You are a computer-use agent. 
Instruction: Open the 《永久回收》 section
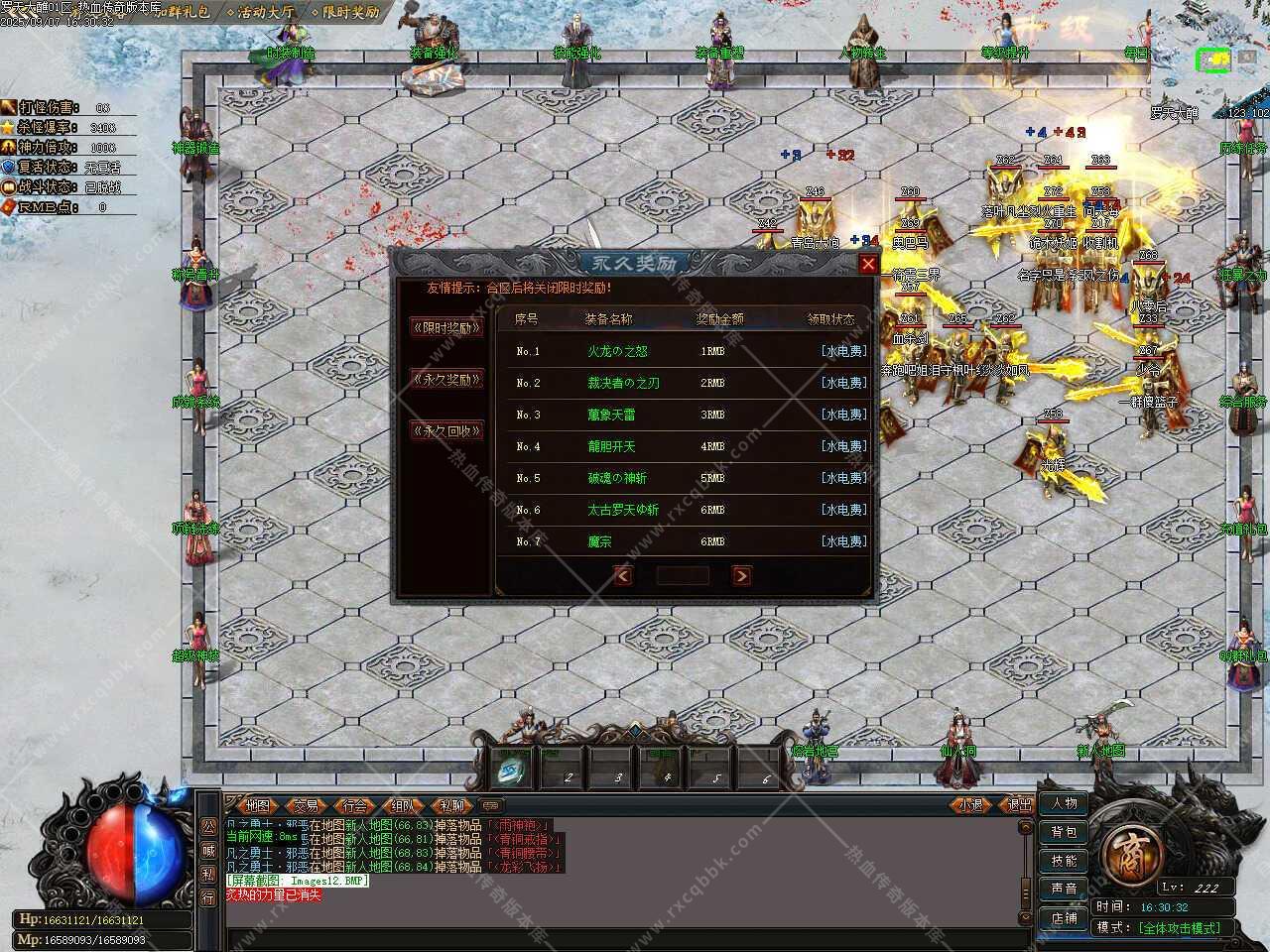tap(446, 430)
